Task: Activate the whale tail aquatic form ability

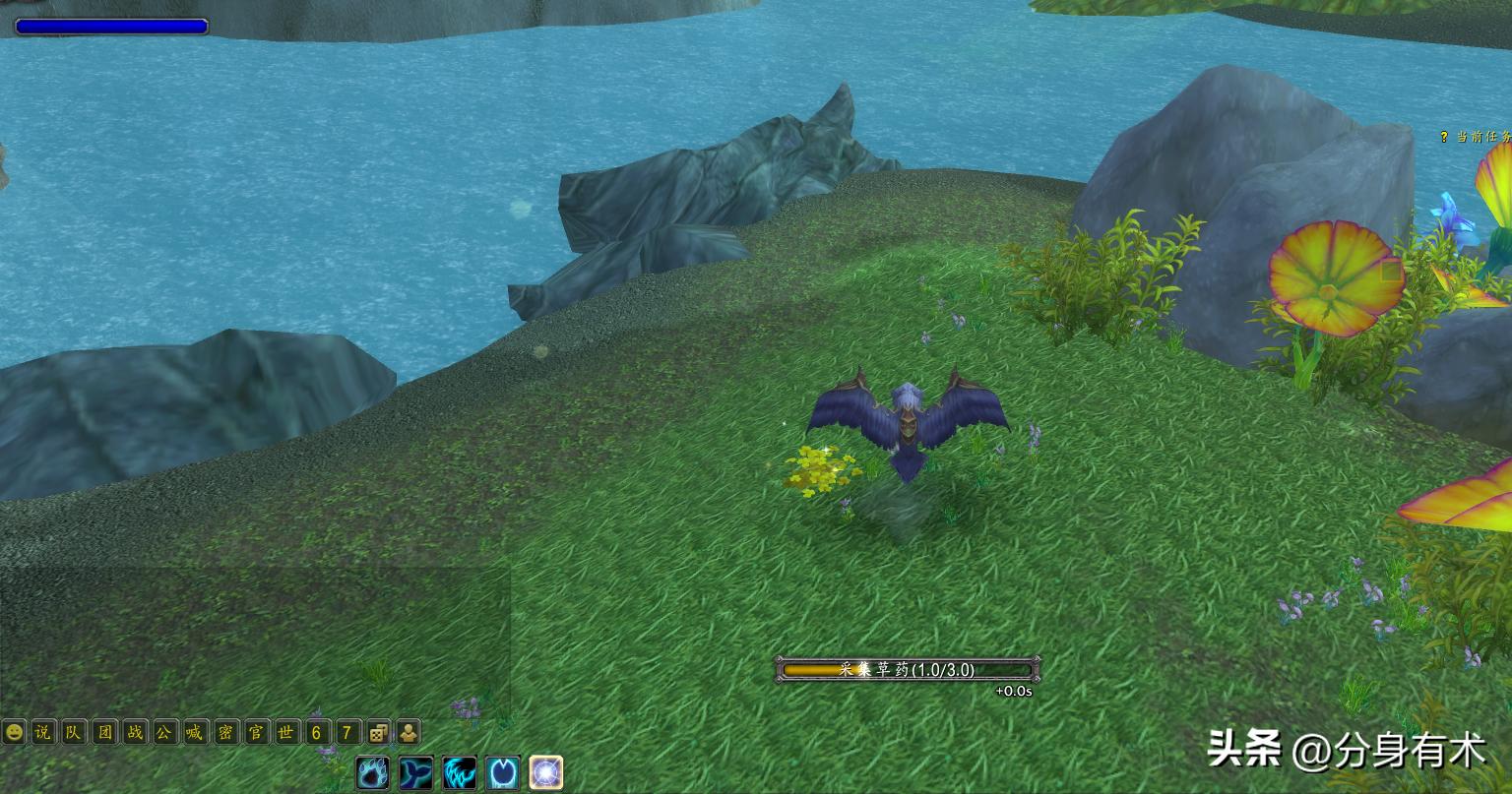Action: point(416,772)
